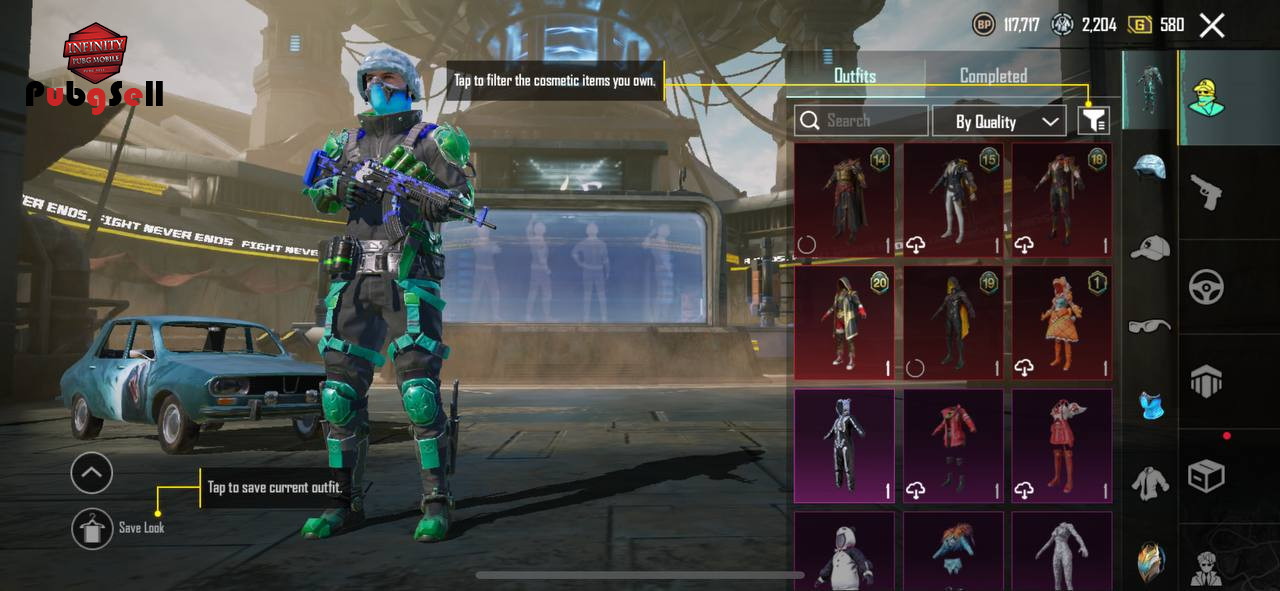Click the outfit search field
Image resolution: width=1280 pixels, height=591 pixels.
pos(861,121)
